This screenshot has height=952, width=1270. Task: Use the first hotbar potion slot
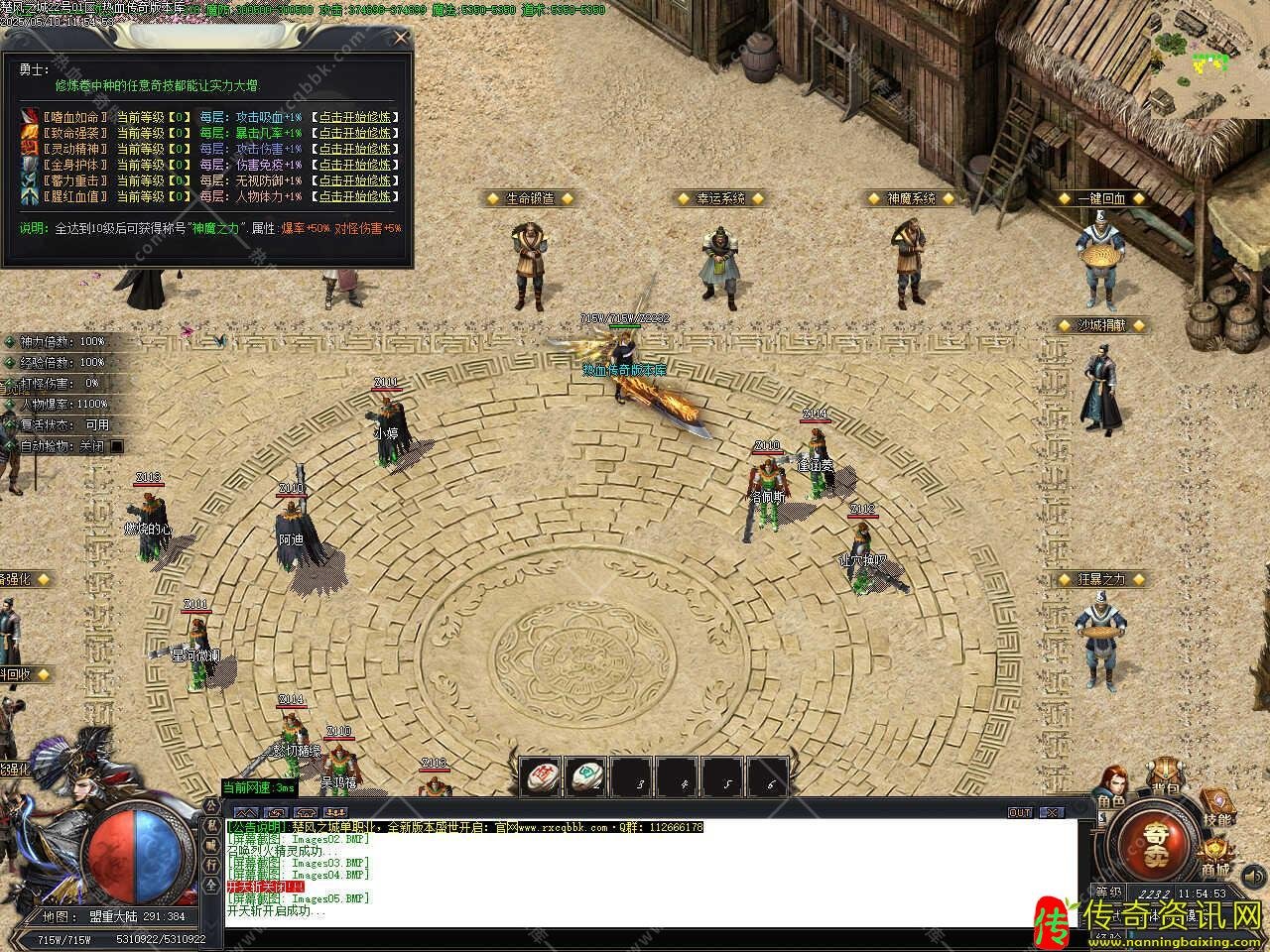541,774
